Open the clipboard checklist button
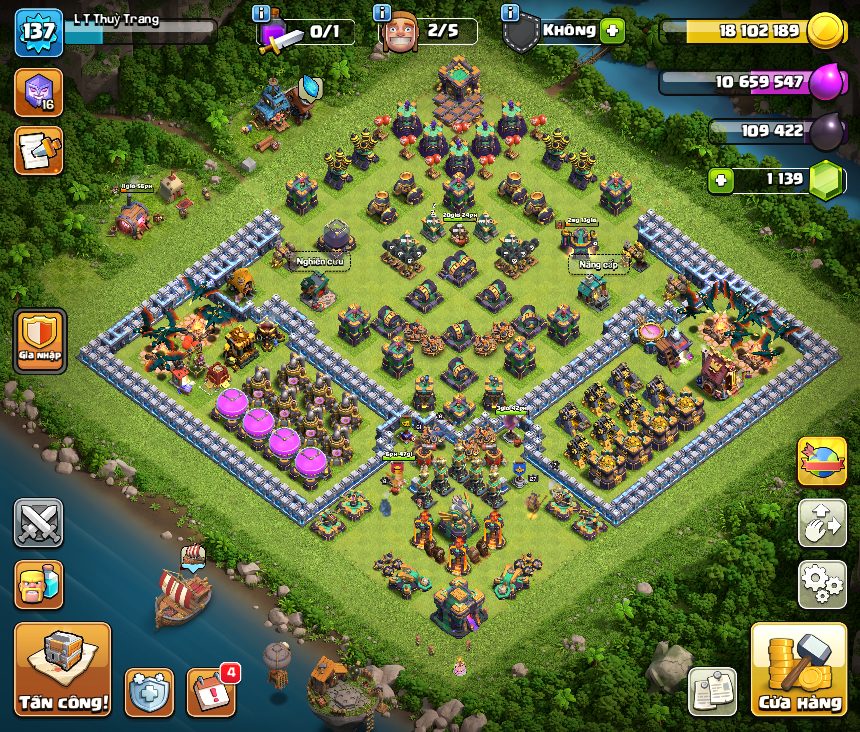Image resolution: width=860 pixels, height=732 pixels. point(712,691)
